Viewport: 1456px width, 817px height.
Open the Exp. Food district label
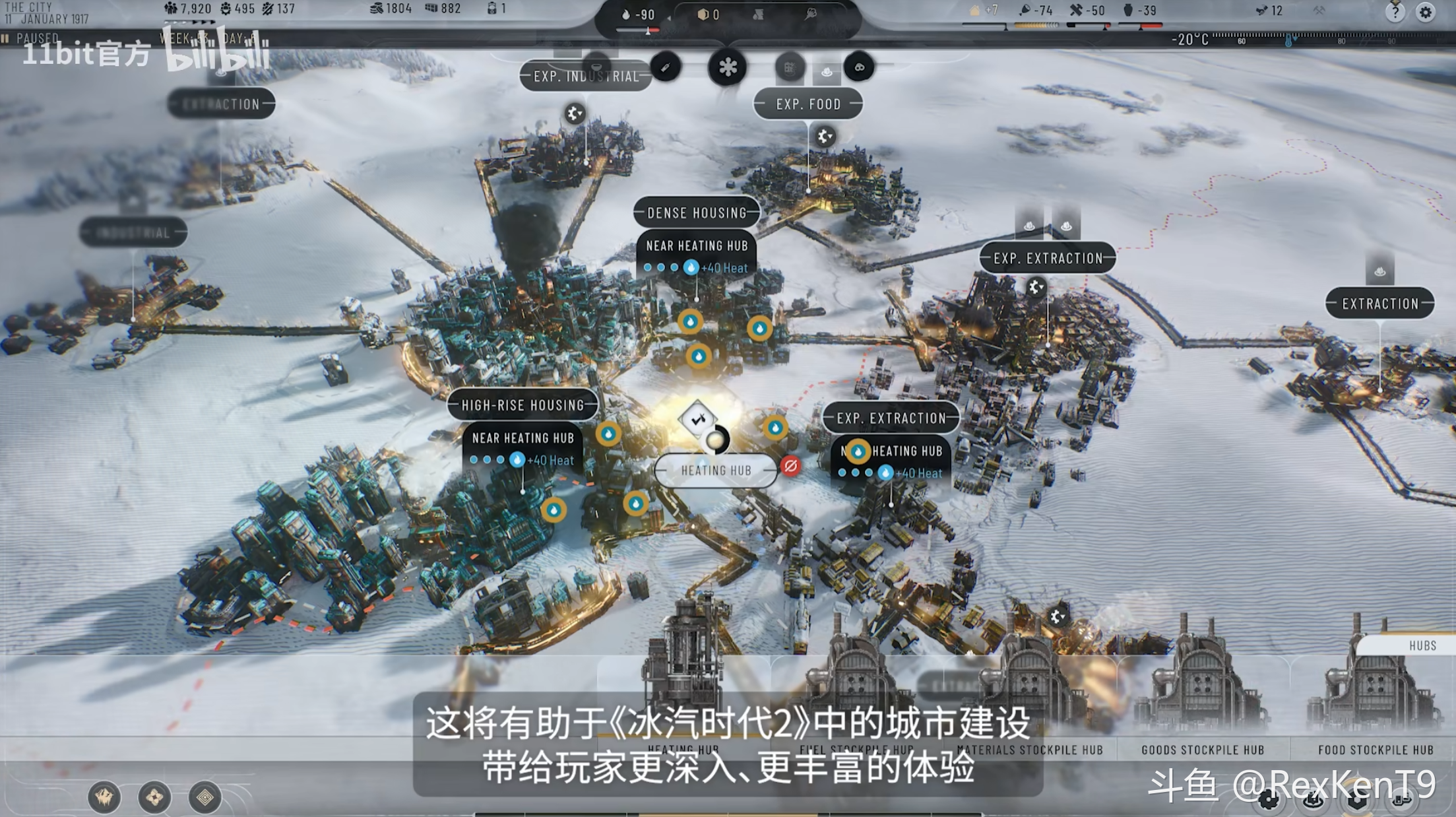(x=808, y=104)
